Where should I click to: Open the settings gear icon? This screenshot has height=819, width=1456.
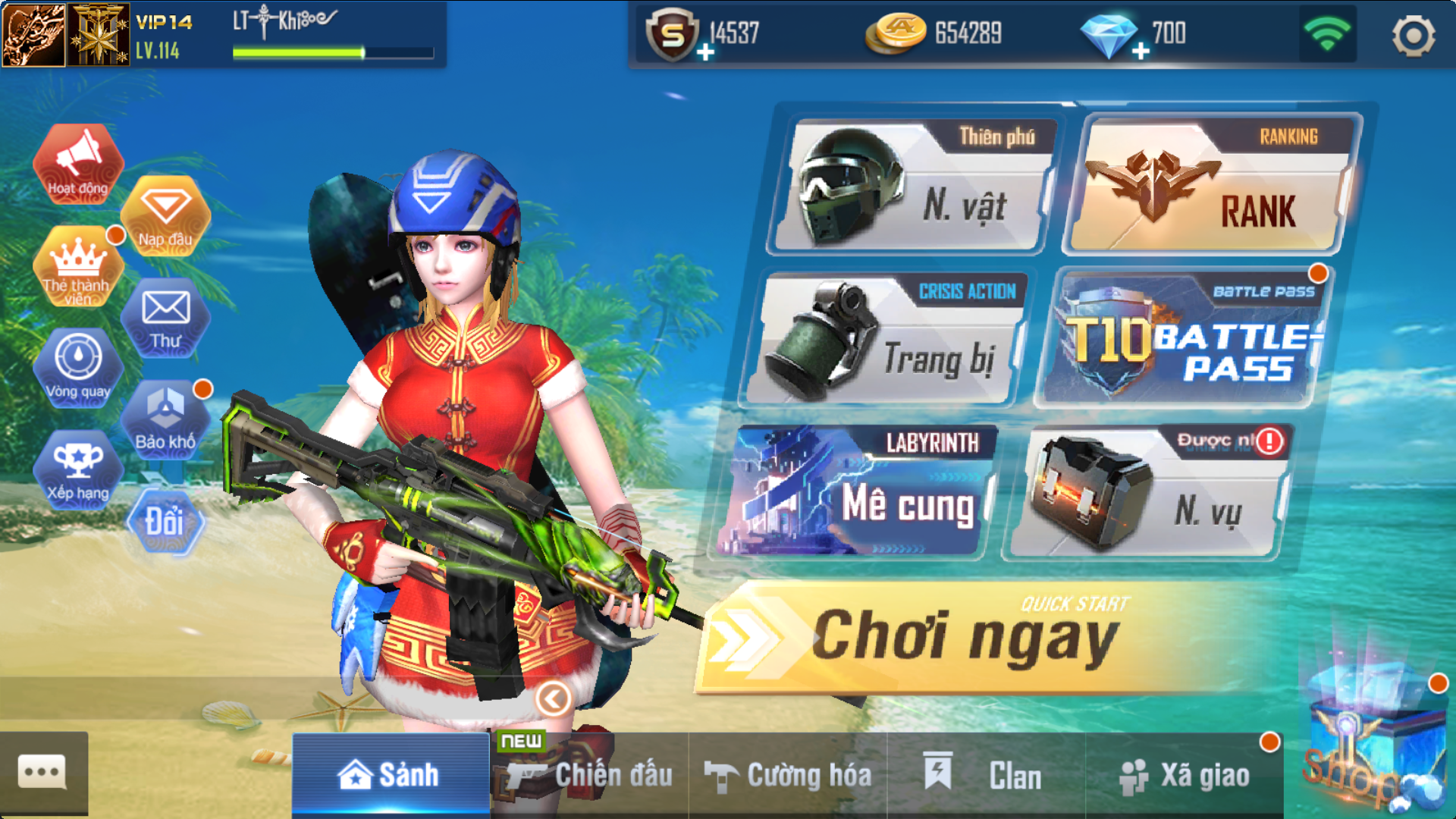pyautogui.click(x=1414, y=36)
